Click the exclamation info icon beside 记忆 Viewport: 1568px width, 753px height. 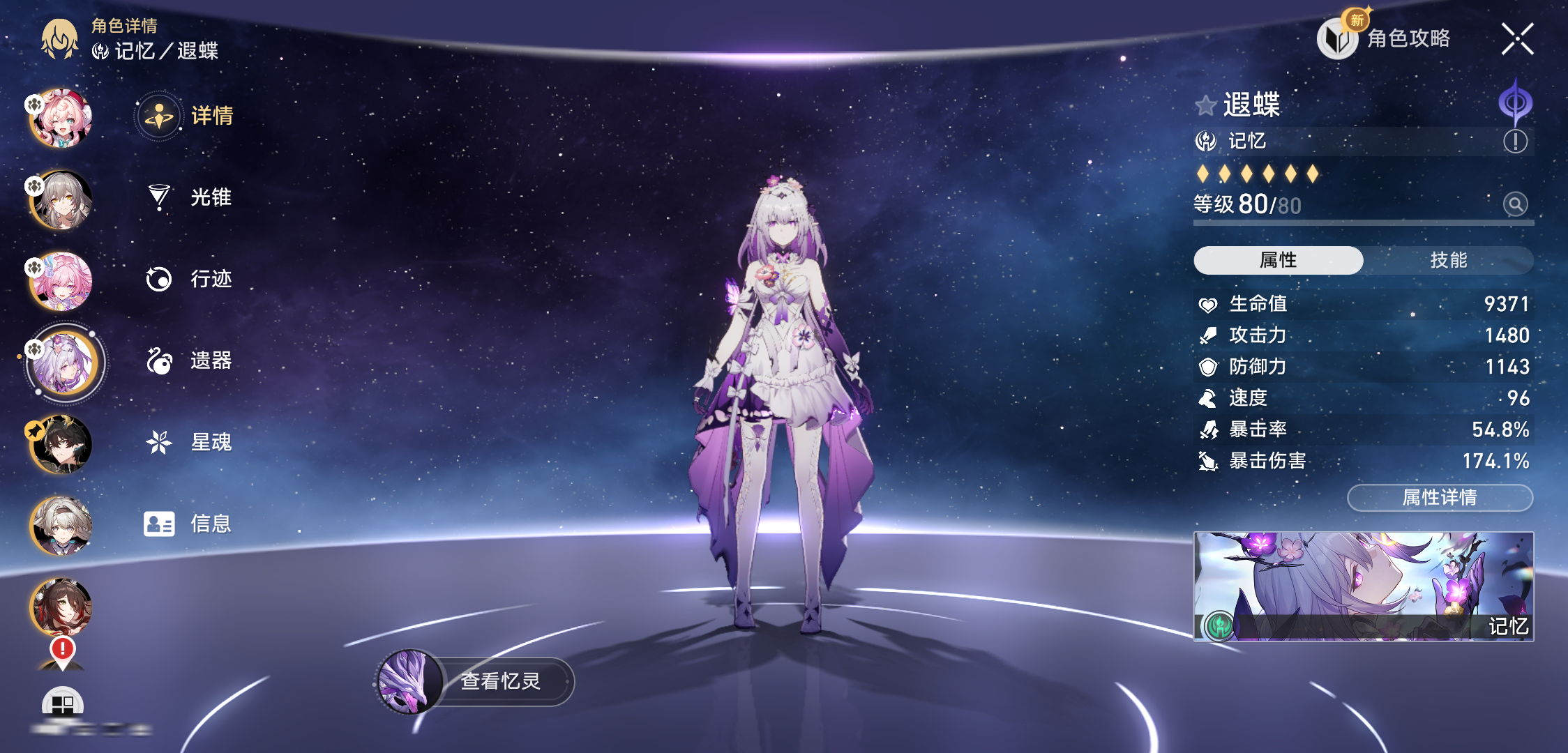1515,142
